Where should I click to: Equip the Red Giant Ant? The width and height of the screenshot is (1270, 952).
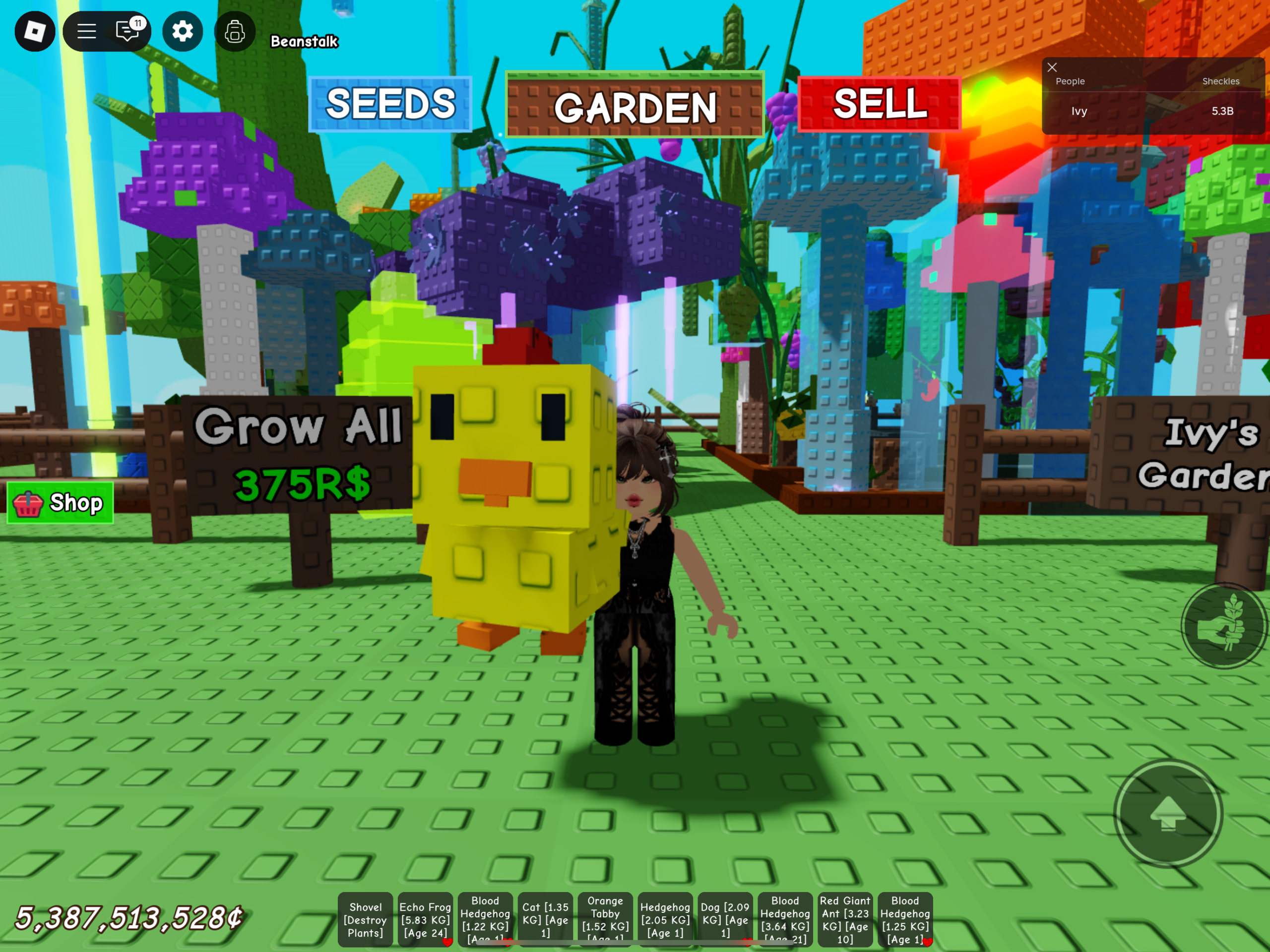click(845, 919)
